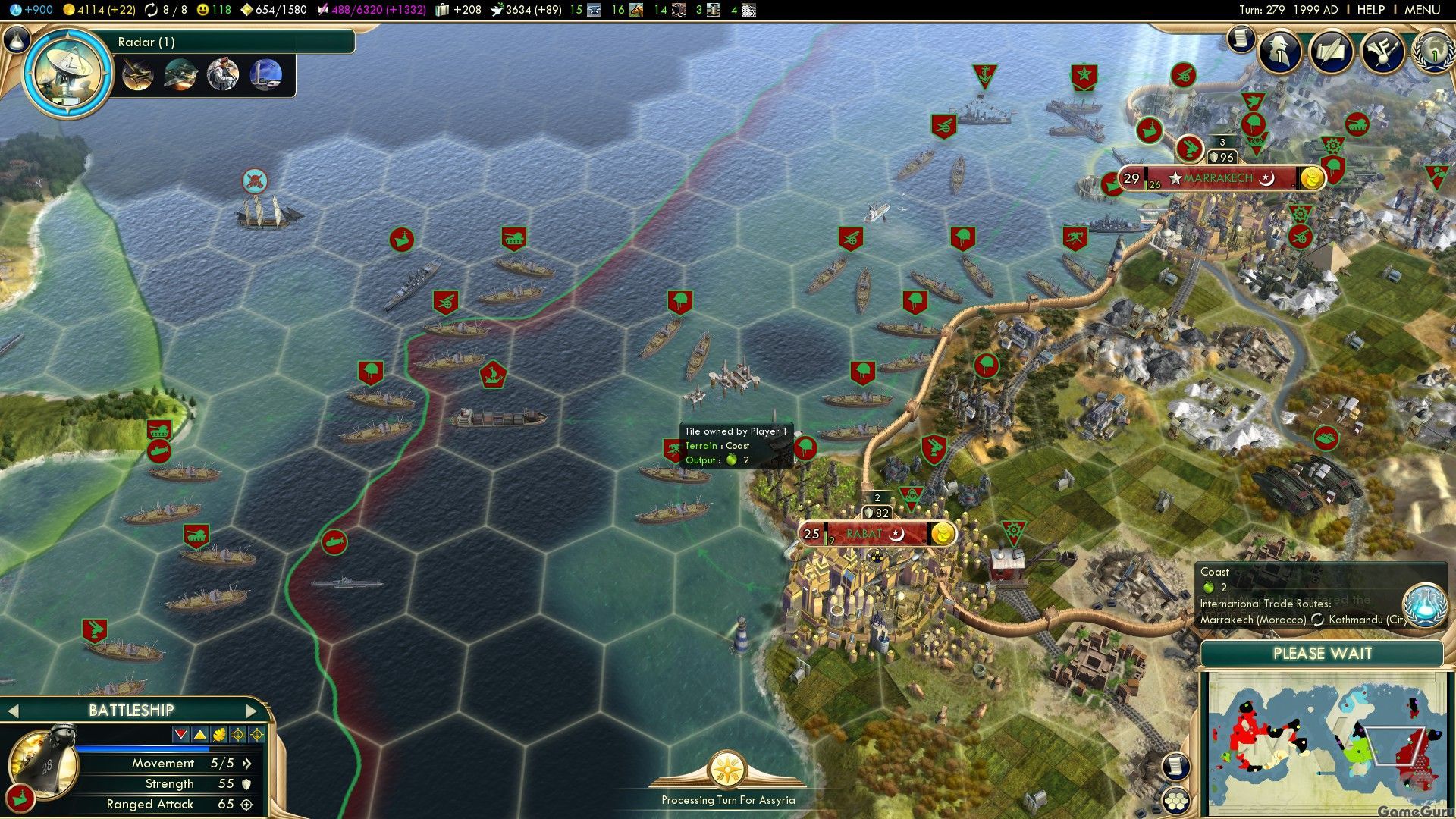Select next unit with right arrow
The image size is (1456, 819).
coord(252,711)
